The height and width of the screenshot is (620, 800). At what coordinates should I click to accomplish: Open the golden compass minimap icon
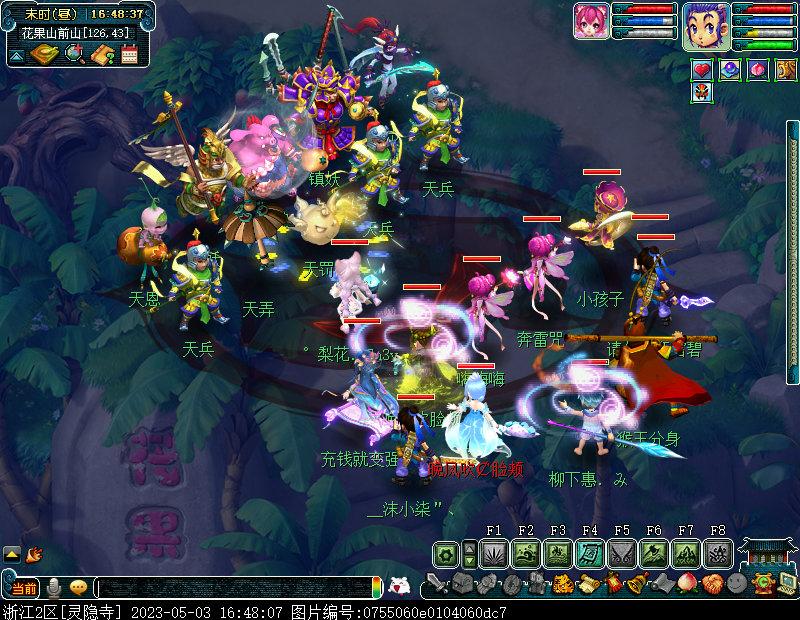pos(46,54)
